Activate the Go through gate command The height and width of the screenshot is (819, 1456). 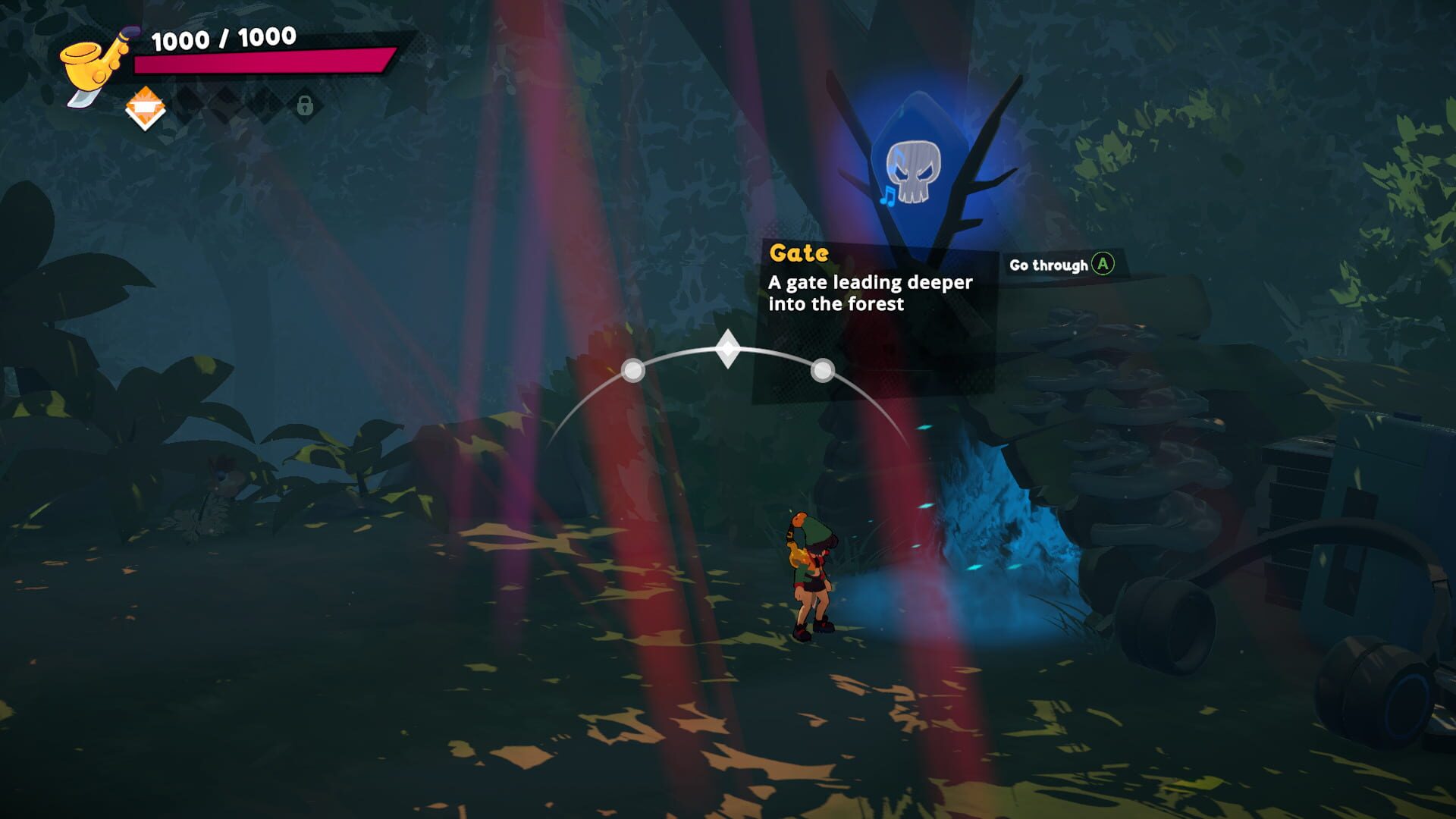coord(1104,265)
